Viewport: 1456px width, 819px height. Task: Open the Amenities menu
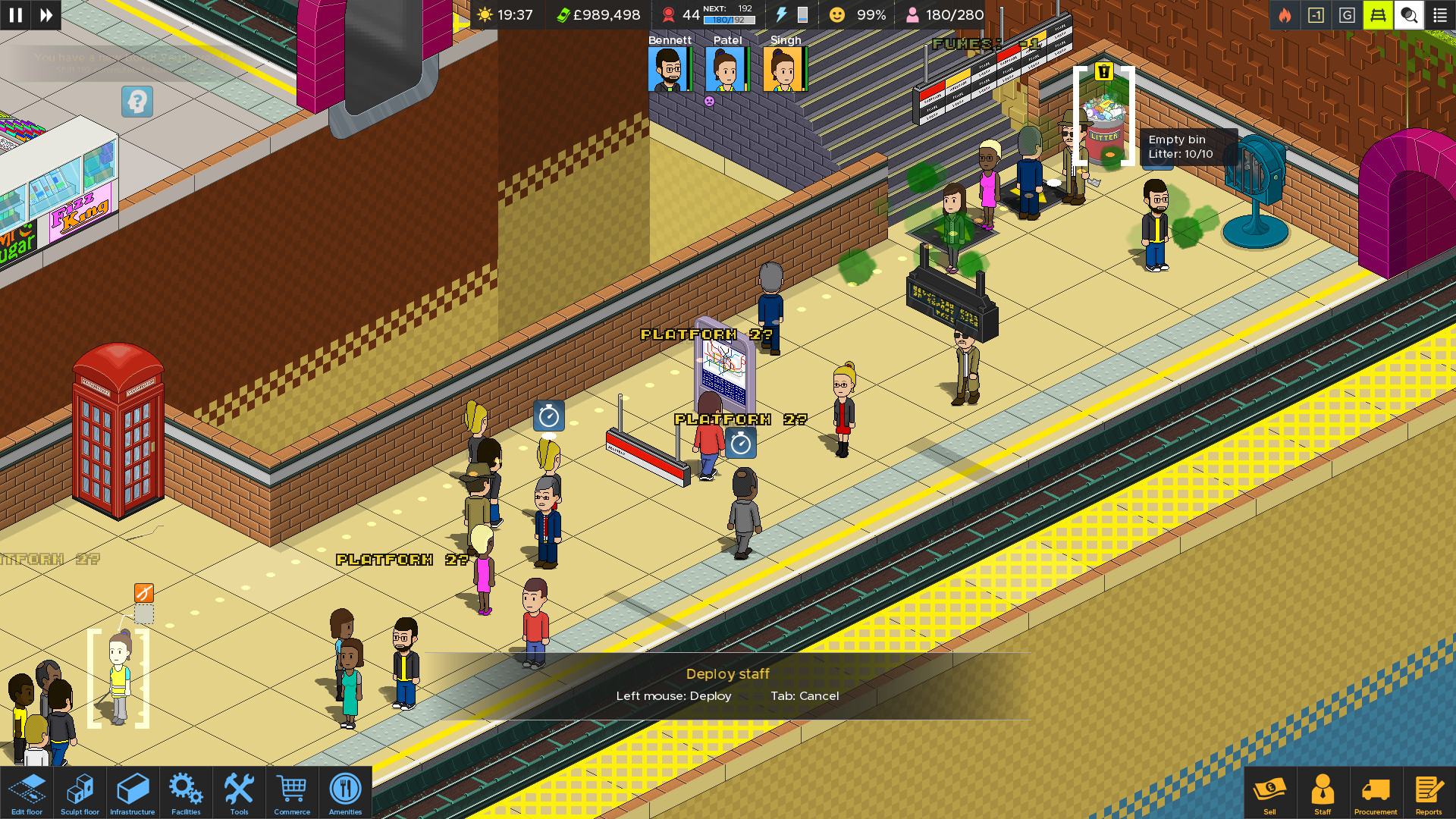click(345, 792)
